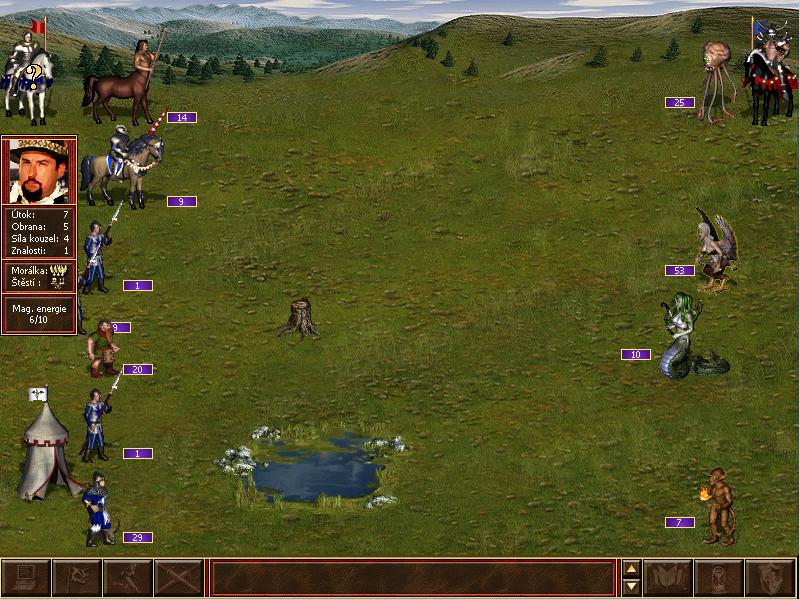The image size is (800, 600).
Task: Click the combat log up arrow
Action: [631, 569]
